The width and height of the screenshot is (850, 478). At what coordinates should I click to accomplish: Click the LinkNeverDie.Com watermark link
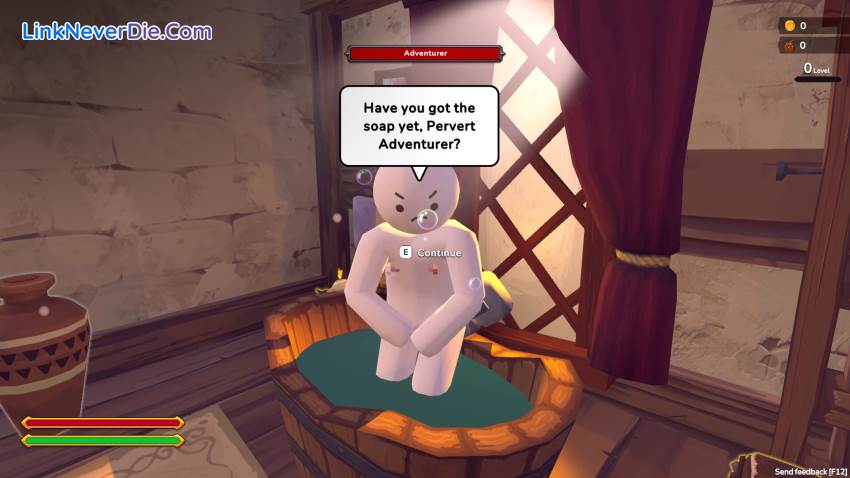[x=117, y=31]
